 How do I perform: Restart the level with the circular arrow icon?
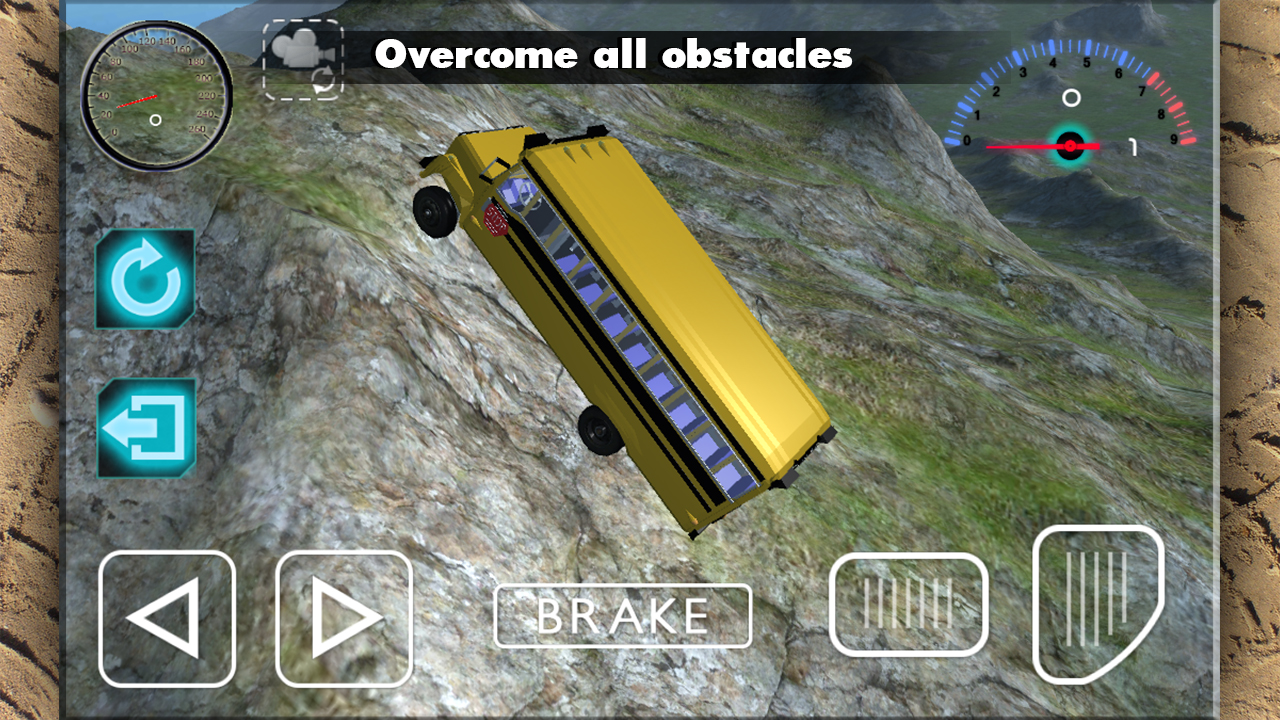coord(145,278)
